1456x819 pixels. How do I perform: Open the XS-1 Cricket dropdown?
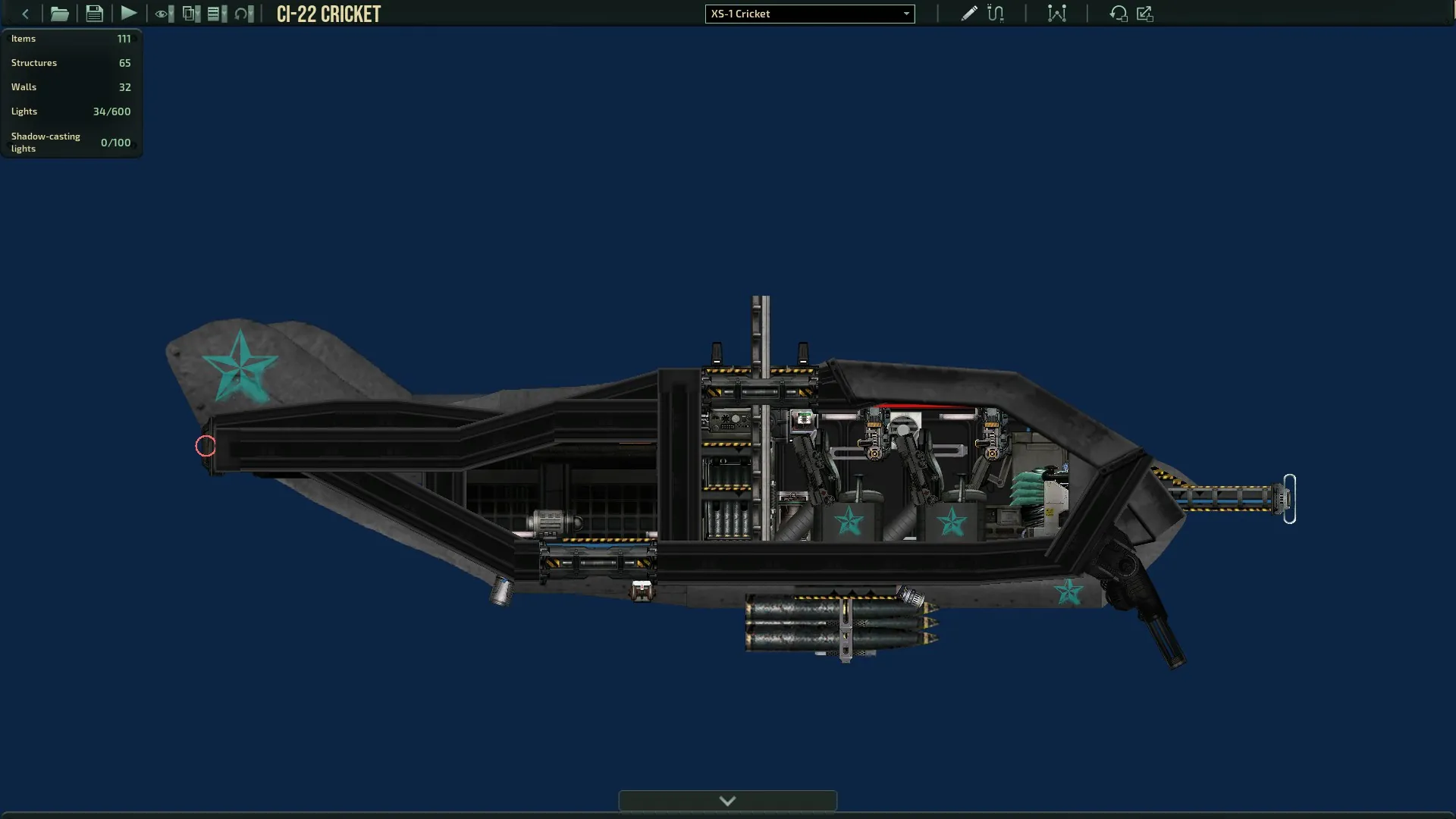(809, 14)
